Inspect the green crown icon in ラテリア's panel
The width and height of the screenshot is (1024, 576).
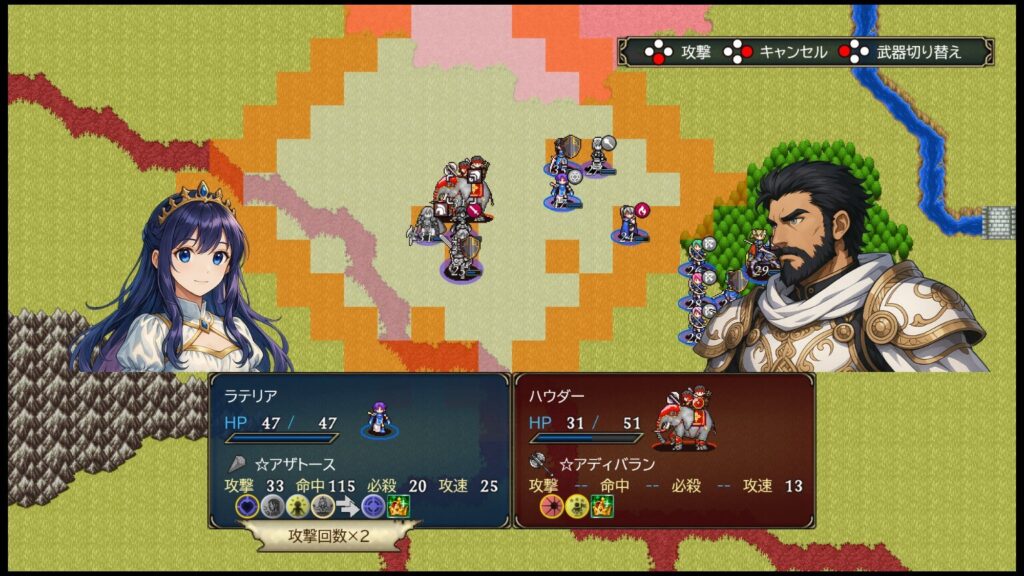[x=398, y=507]
